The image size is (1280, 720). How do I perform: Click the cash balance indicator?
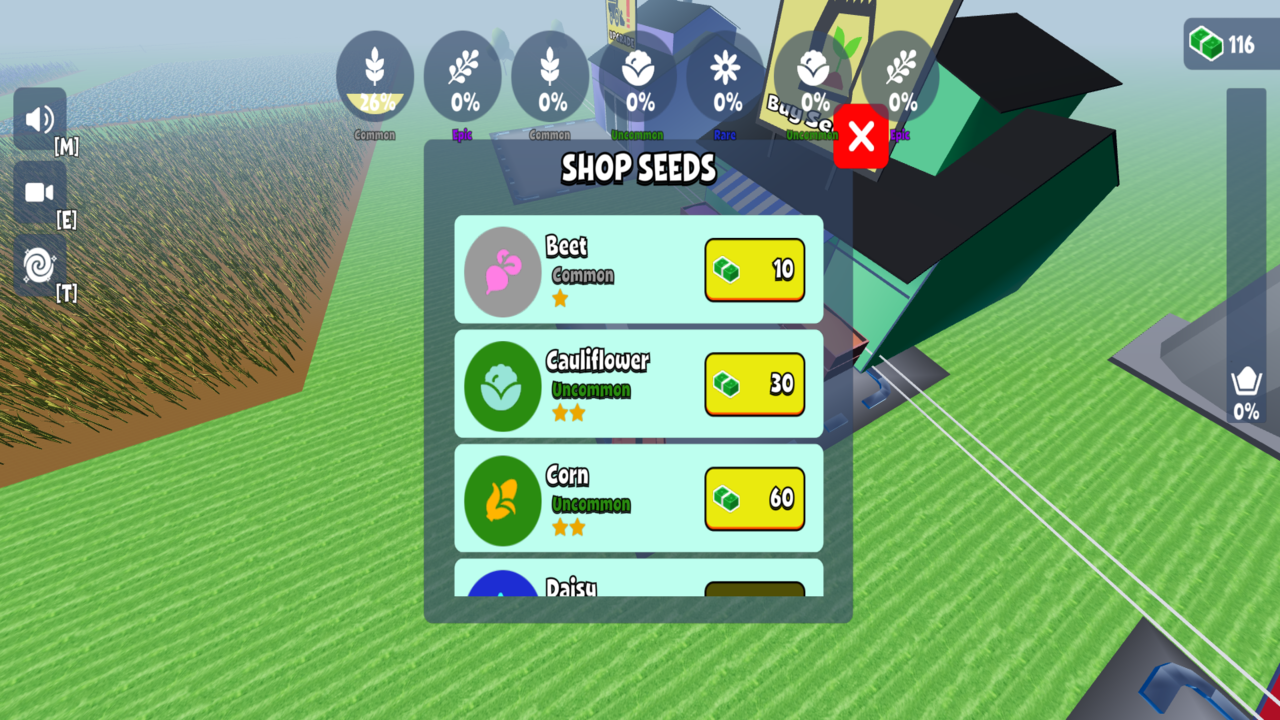click(1224, 44)
